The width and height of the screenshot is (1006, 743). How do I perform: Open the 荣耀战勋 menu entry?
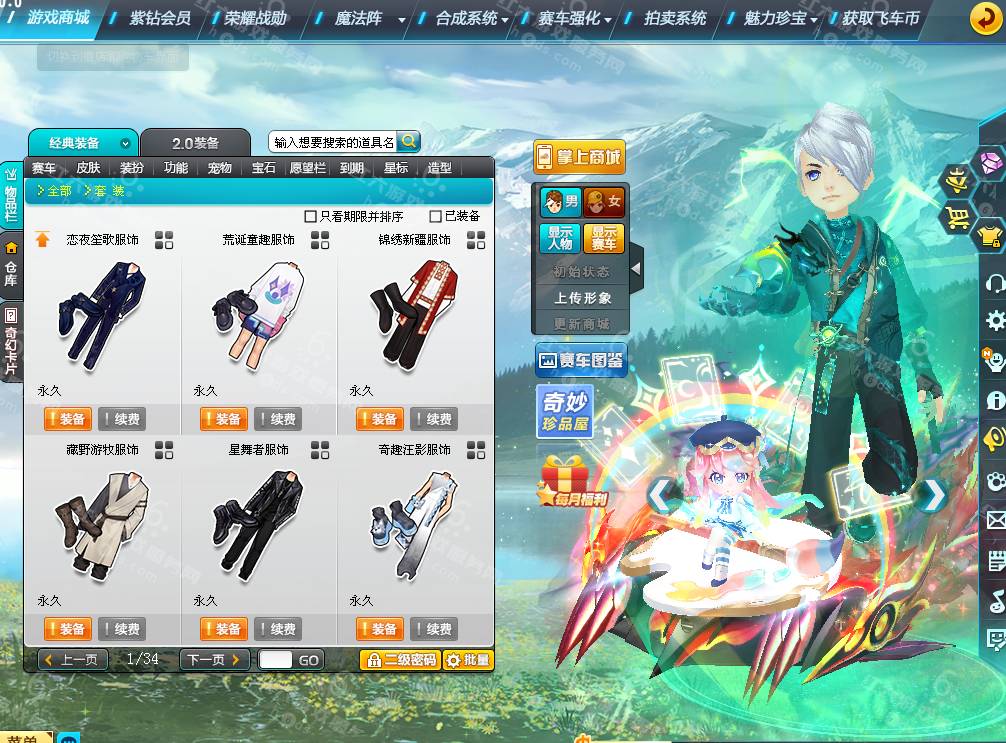255,18
